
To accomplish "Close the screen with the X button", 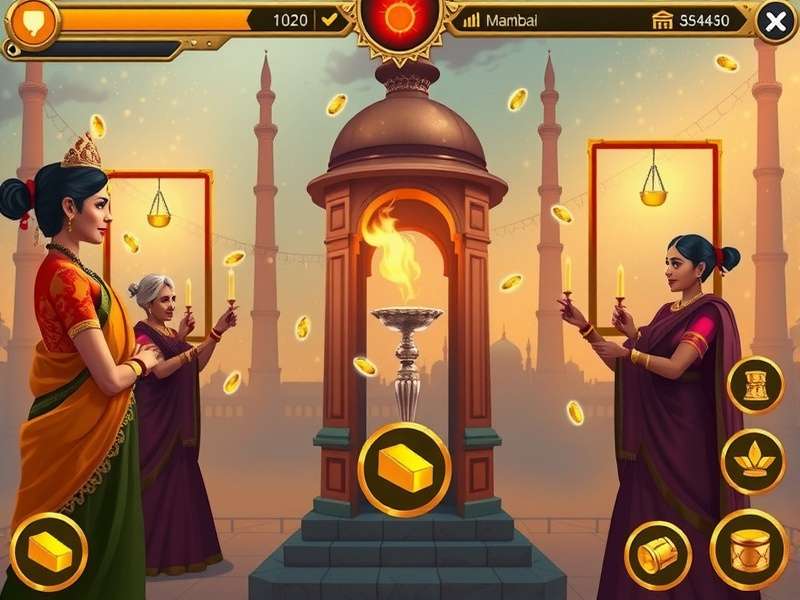I will tap(775, 22).
